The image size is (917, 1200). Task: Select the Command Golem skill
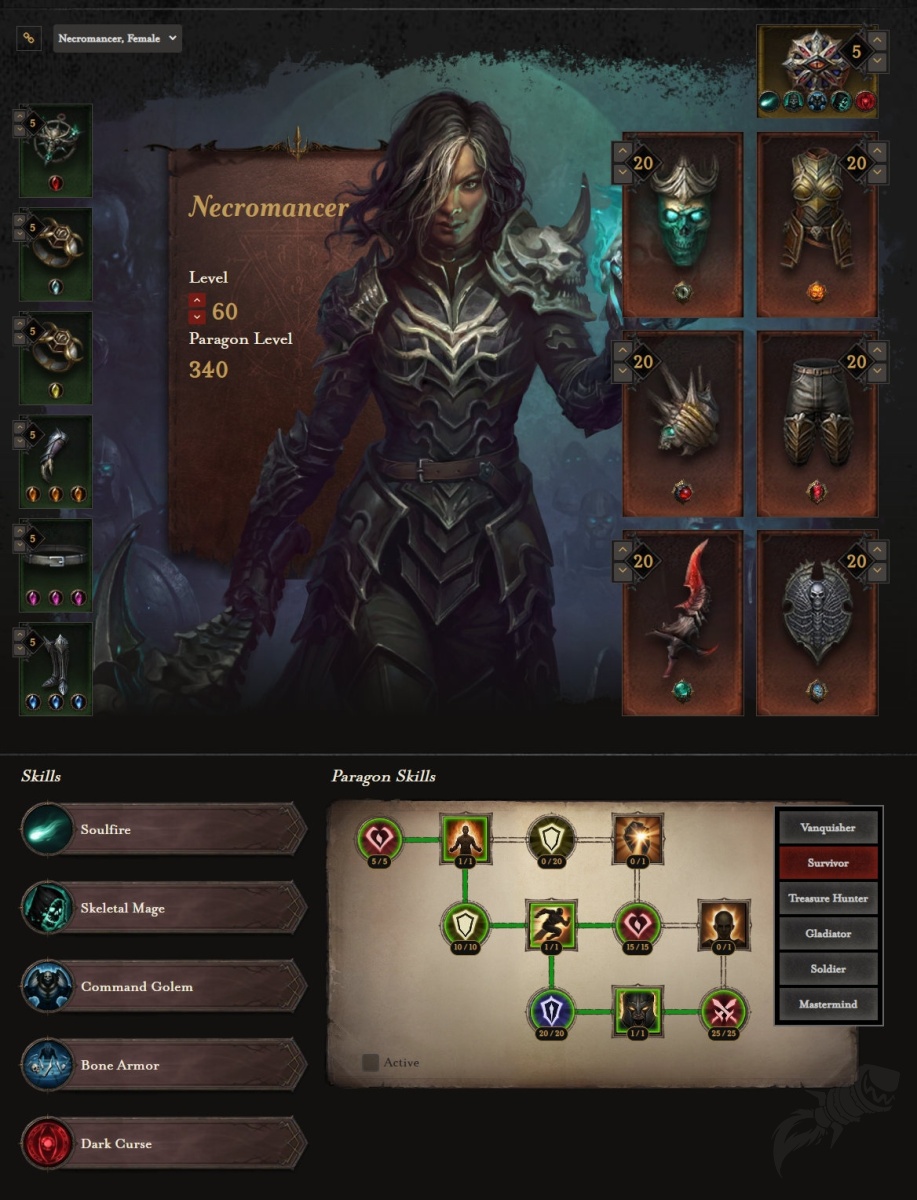point(164,986)
